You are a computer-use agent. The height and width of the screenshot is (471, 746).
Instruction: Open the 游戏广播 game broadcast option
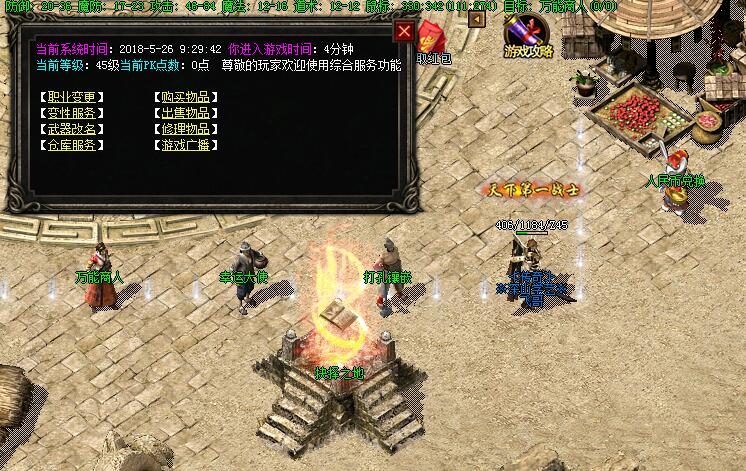pos(185,145)
